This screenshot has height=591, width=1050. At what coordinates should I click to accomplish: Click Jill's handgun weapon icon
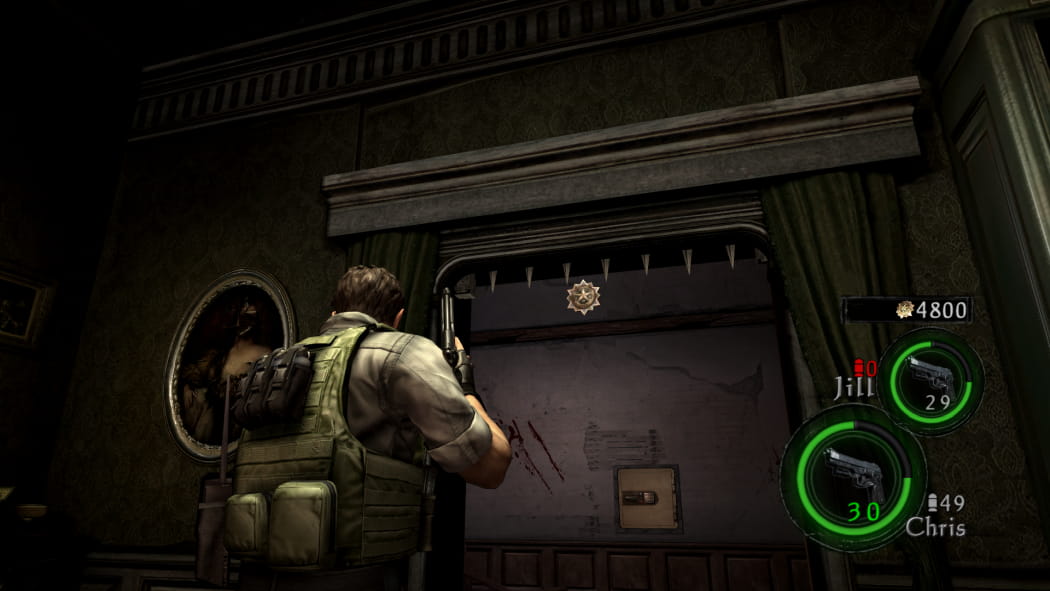point(929,377)
